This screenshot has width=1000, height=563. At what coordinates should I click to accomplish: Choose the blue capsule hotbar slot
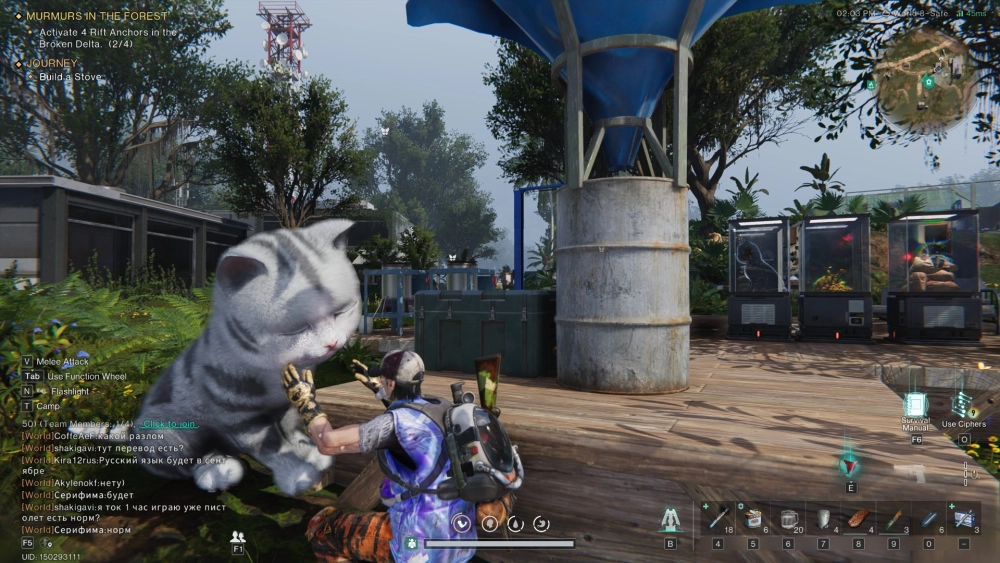(928, 518)
